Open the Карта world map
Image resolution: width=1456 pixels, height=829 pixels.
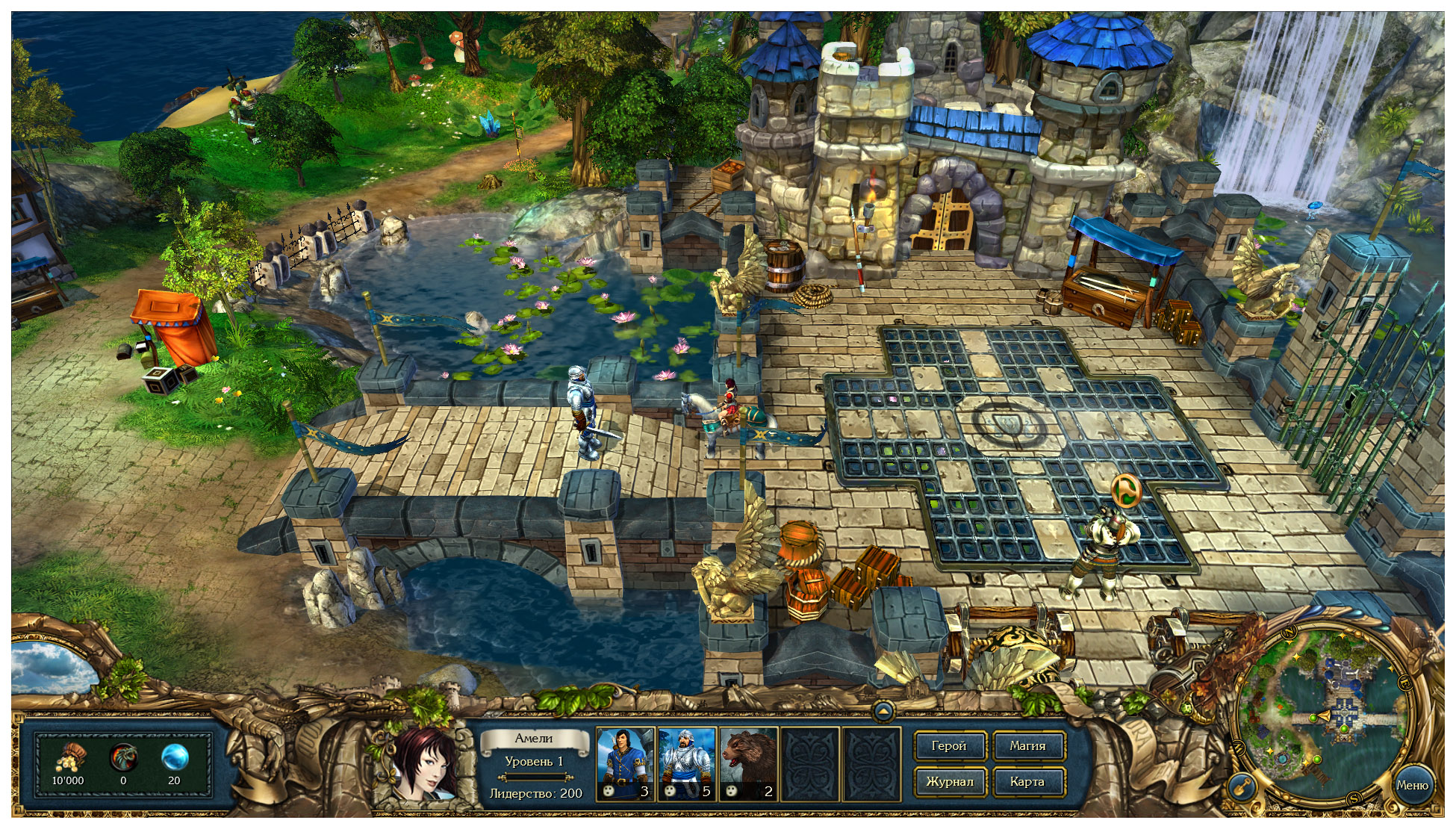1027,781
